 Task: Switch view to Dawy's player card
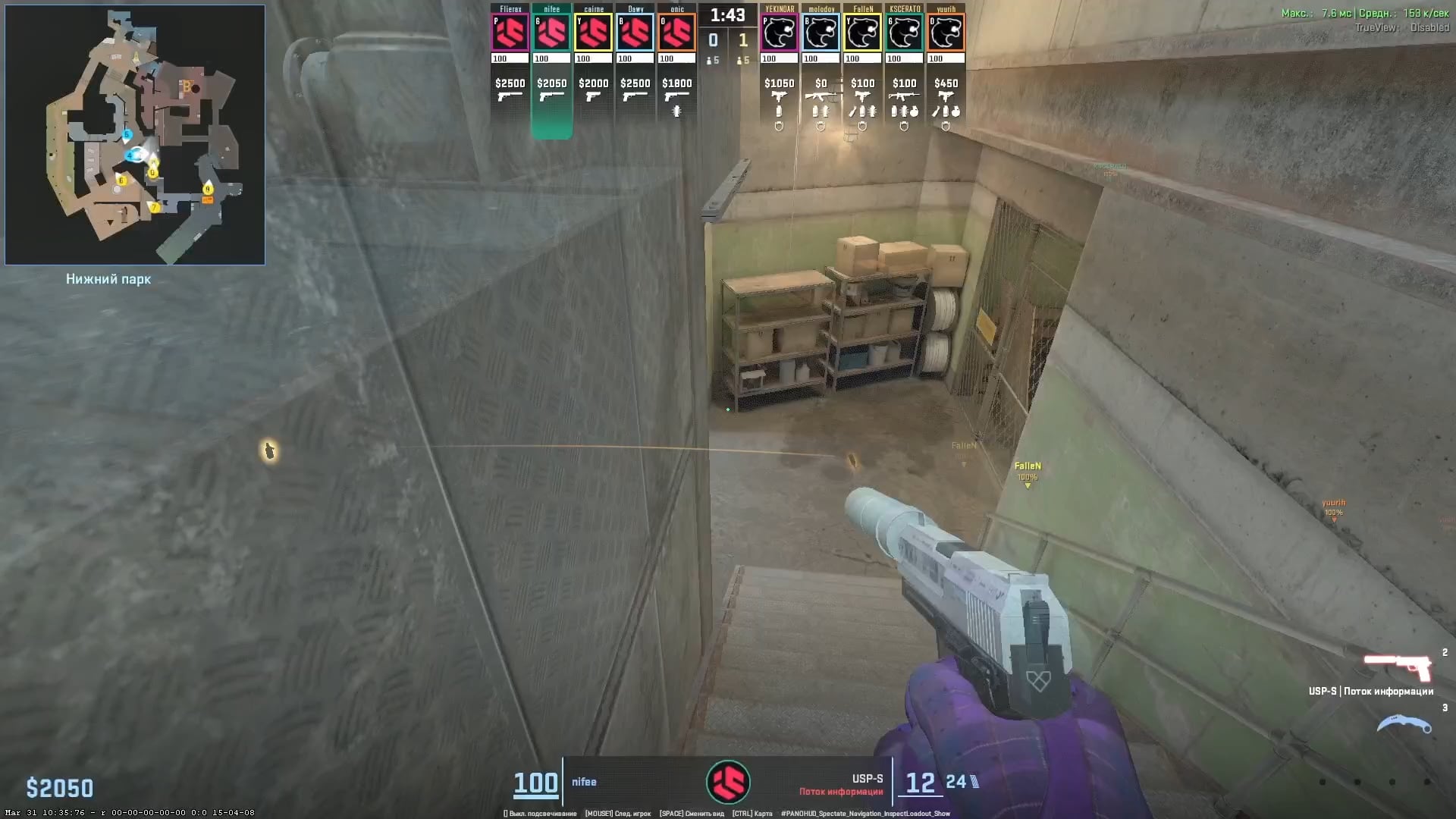point(635,33)
